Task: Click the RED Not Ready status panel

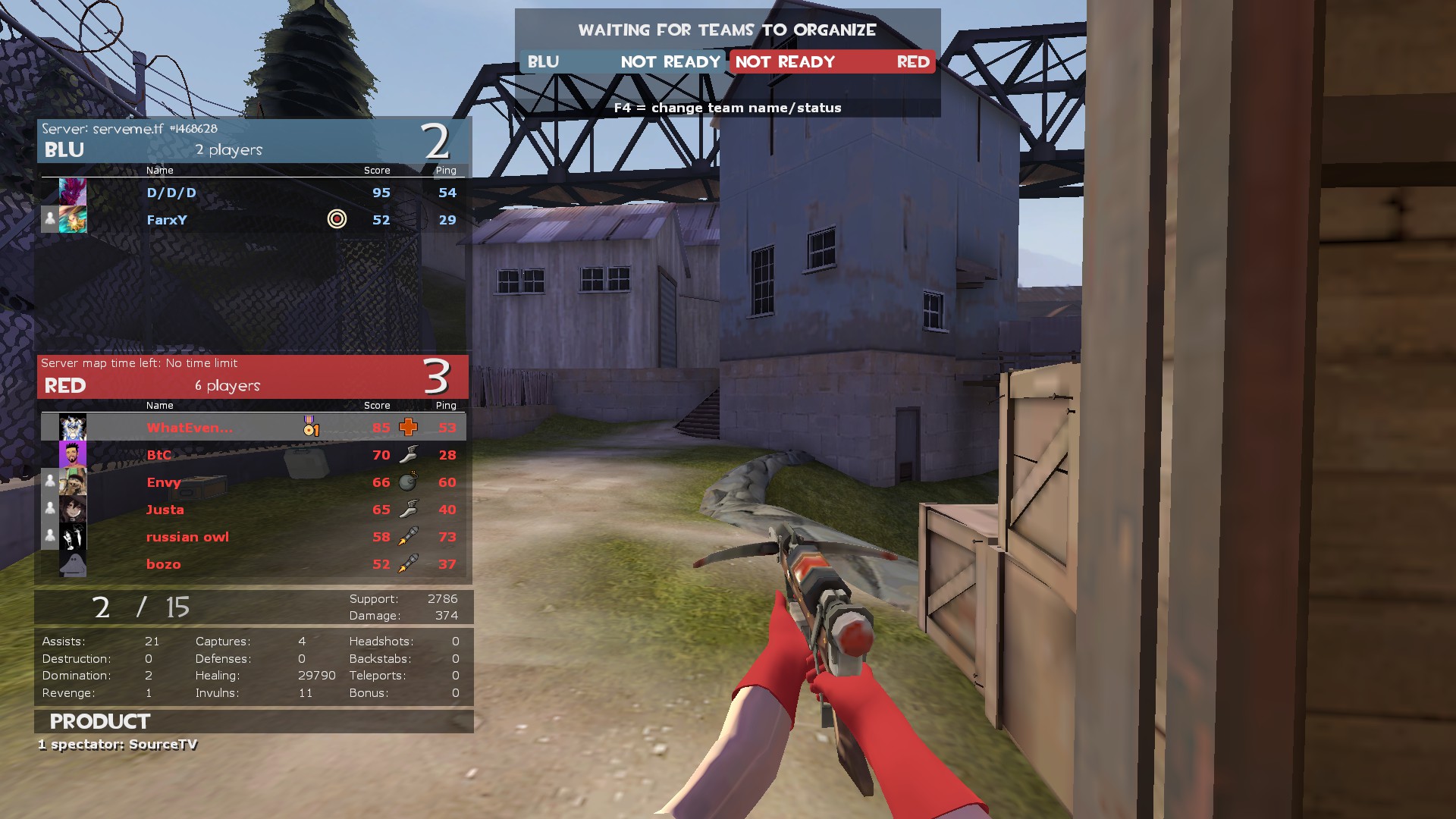Action: click(832, 62)
